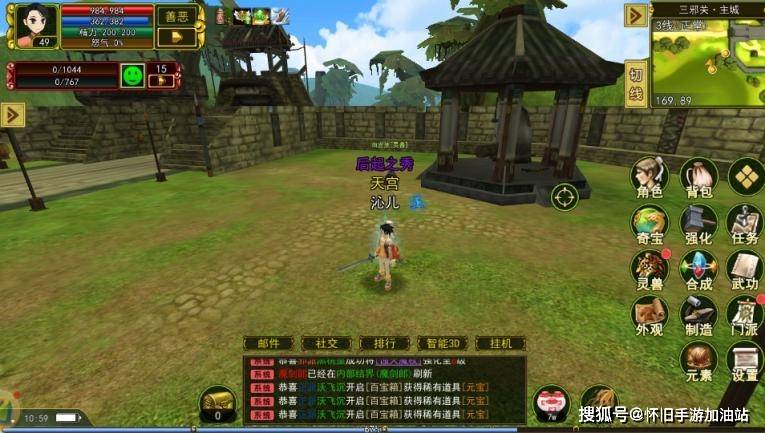Open the 奇宝 treasure menu
765x433 pixels.
coord(649,225)
